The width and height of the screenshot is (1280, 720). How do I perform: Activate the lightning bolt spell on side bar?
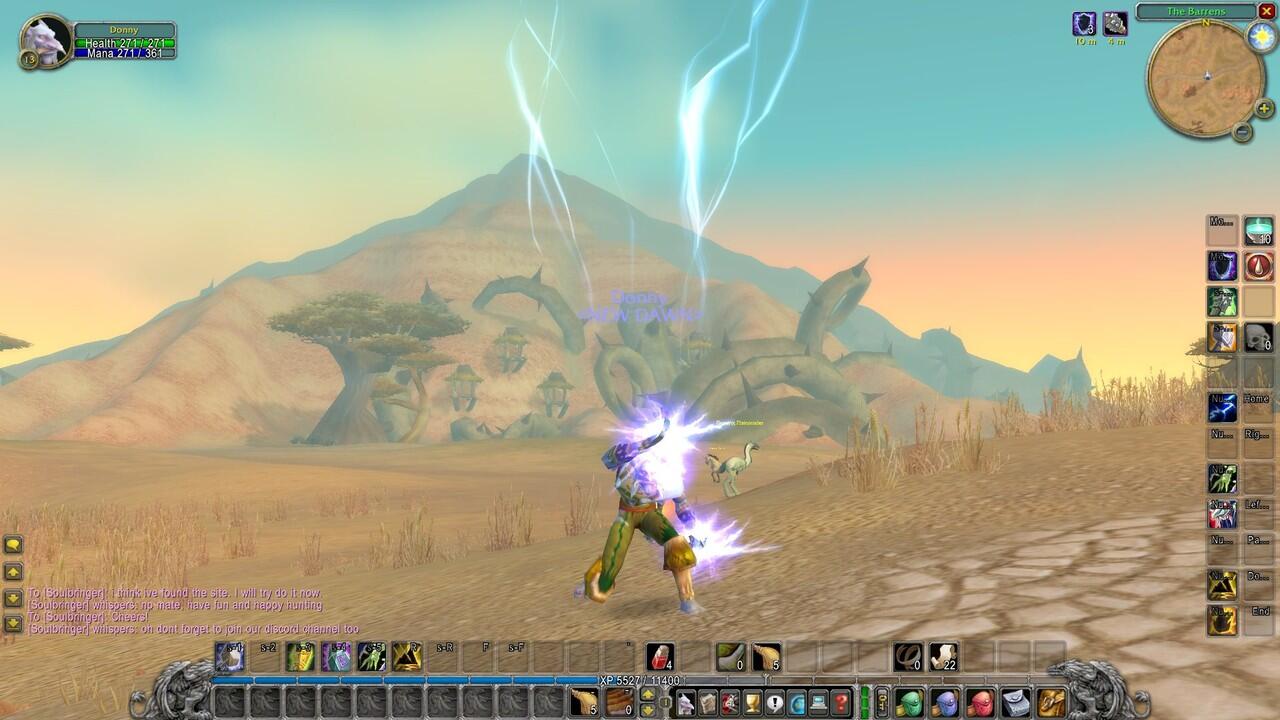[1222, 408]
